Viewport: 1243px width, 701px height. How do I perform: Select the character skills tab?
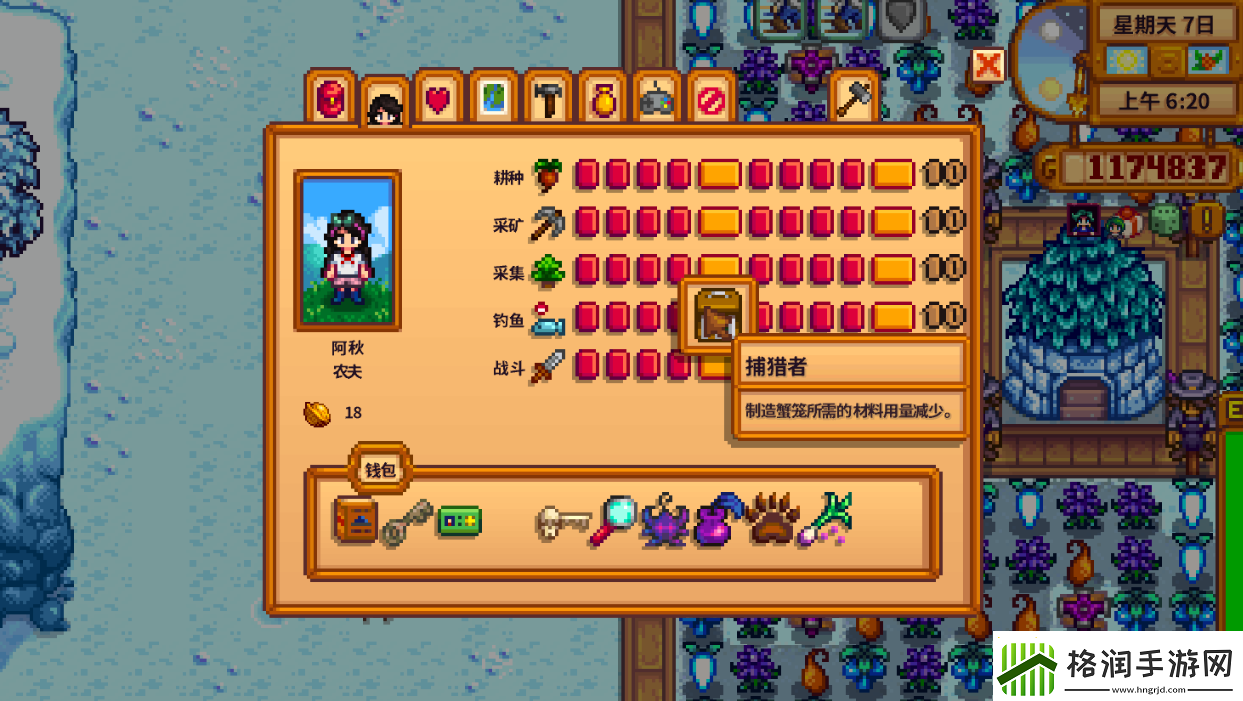[x=385, y=103]
